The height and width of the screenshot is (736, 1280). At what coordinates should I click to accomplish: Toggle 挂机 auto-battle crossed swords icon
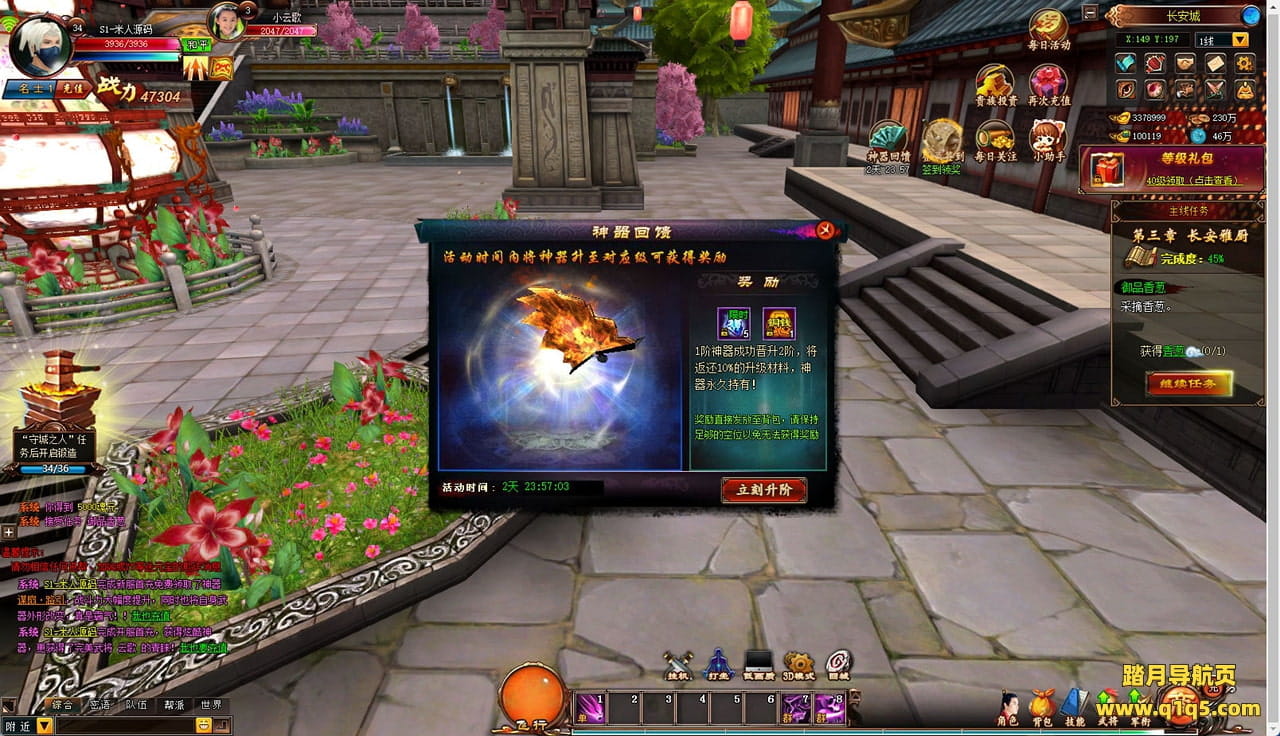(x=678, y=665)
